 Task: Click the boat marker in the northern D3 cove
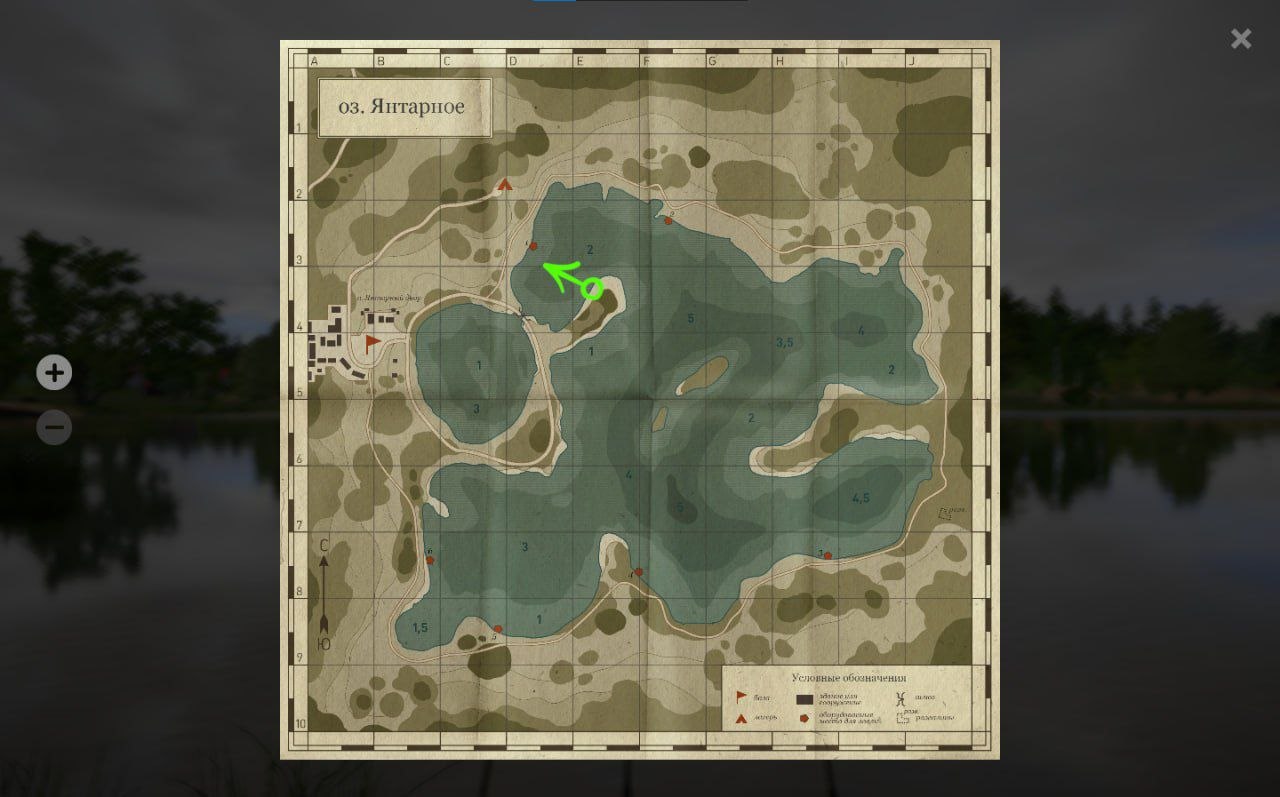533,246
